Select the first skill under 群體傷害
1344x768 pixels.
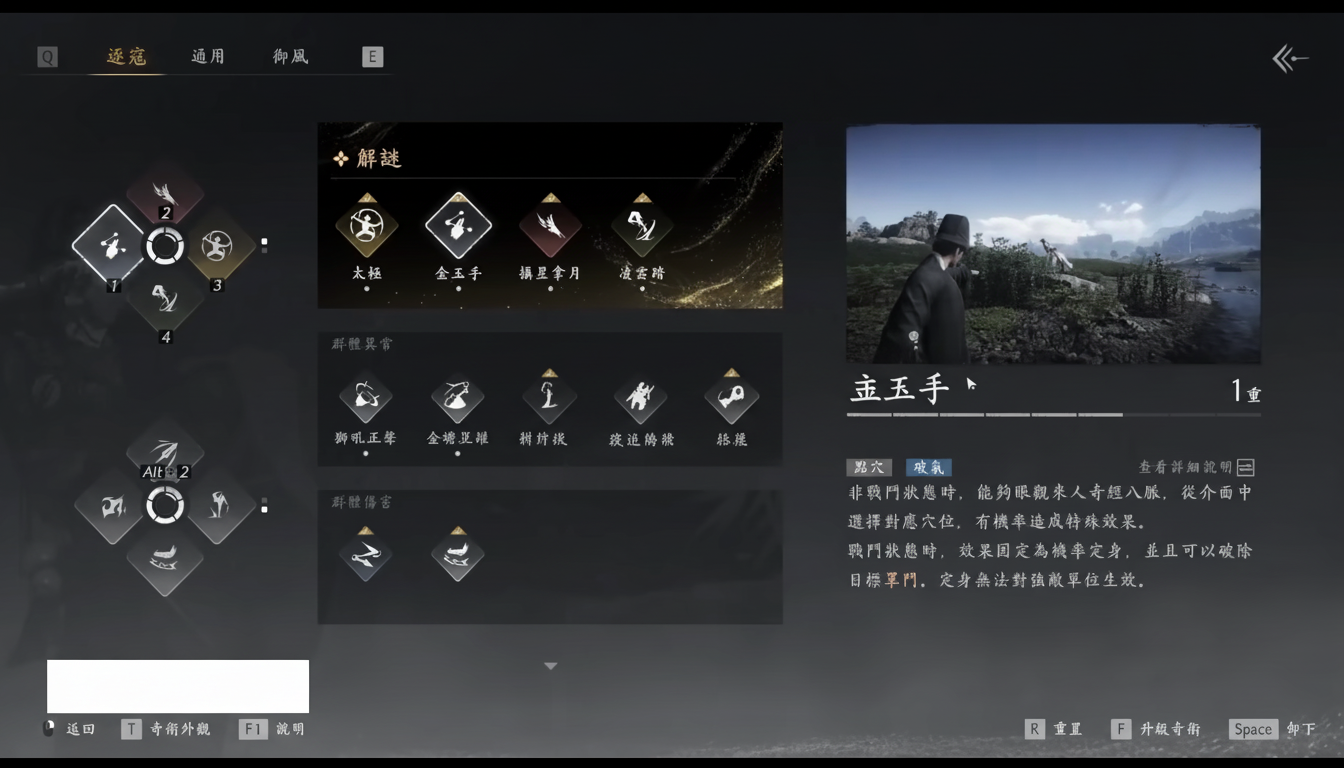pyautogui.click(x=366, y=556)
